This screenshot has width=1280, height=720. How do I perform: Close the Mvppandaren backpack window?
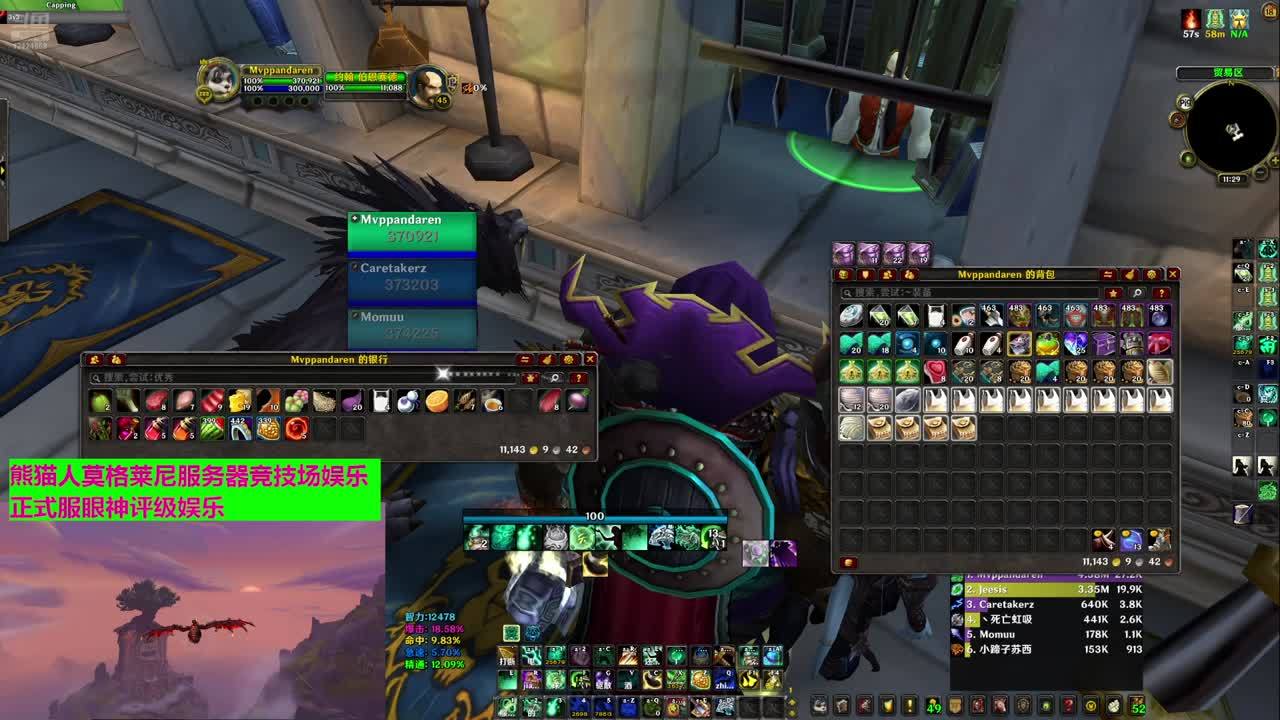[1173, 274]
